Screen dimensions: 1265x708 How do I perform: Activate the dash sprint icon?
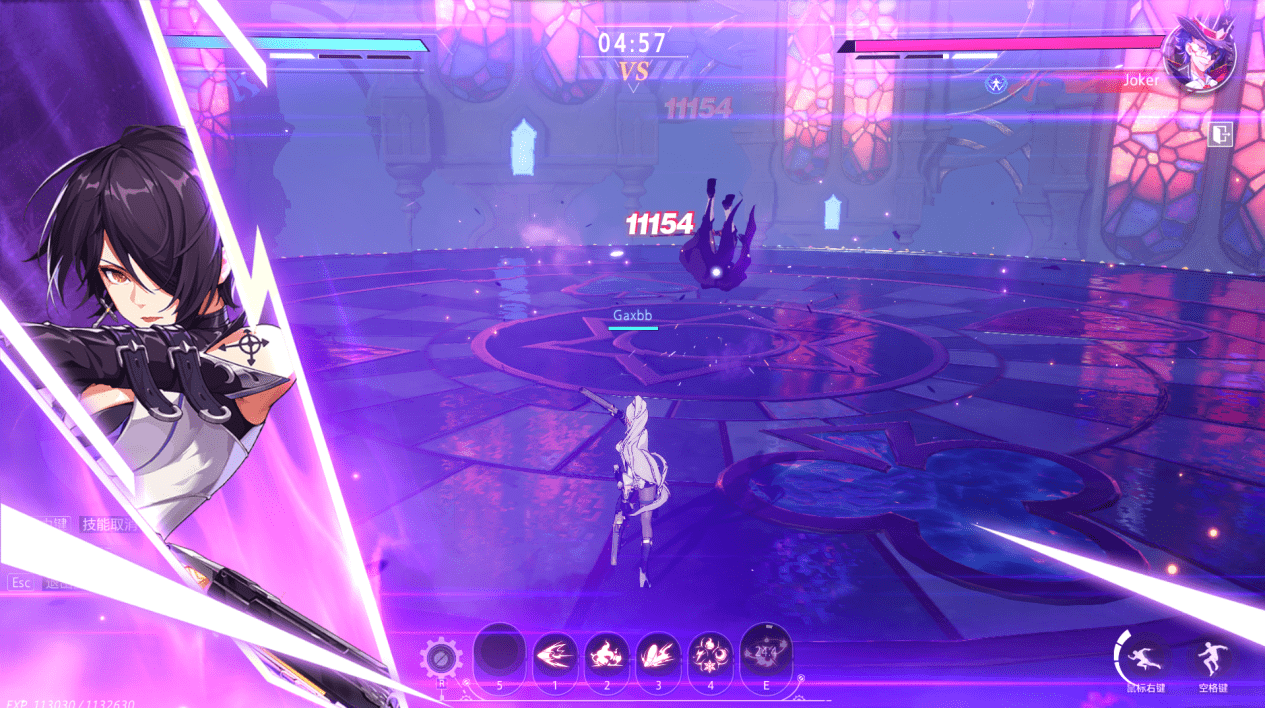1143,656
